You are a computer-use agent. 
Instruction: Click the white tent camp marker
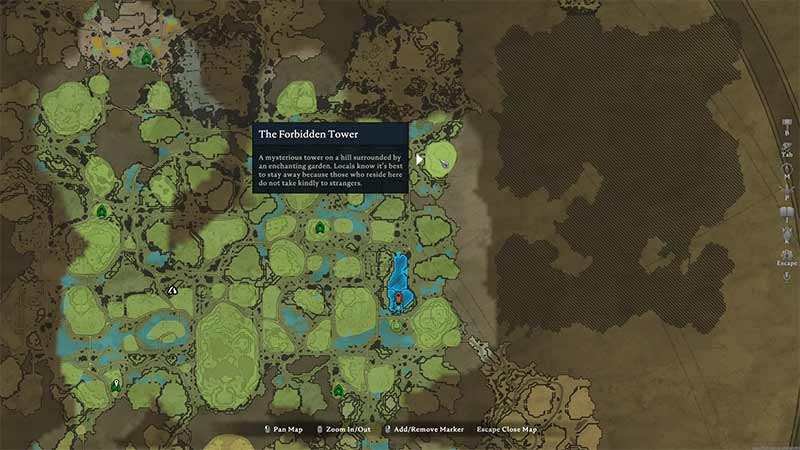coord(173,290)
